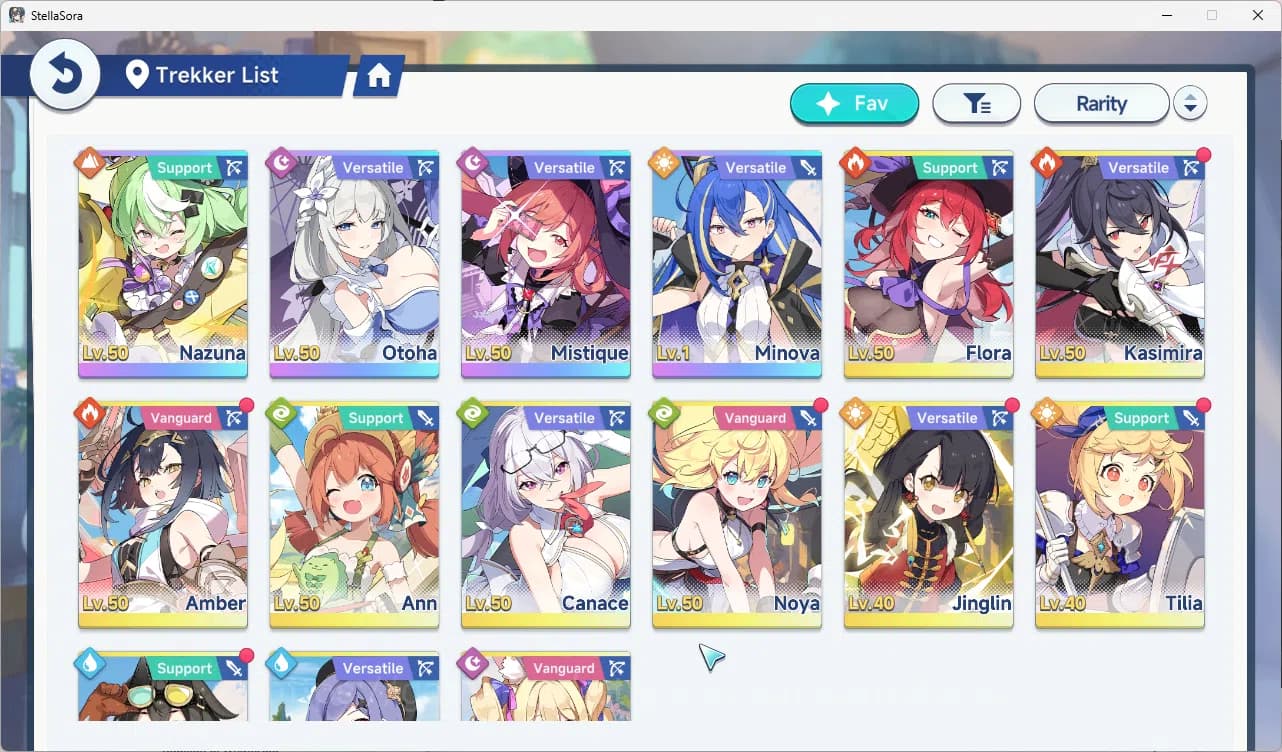Click the sort order up-down arrows button
Image resolution: width=1282 pixels, height=752 pixels.
coord(1191,102)
